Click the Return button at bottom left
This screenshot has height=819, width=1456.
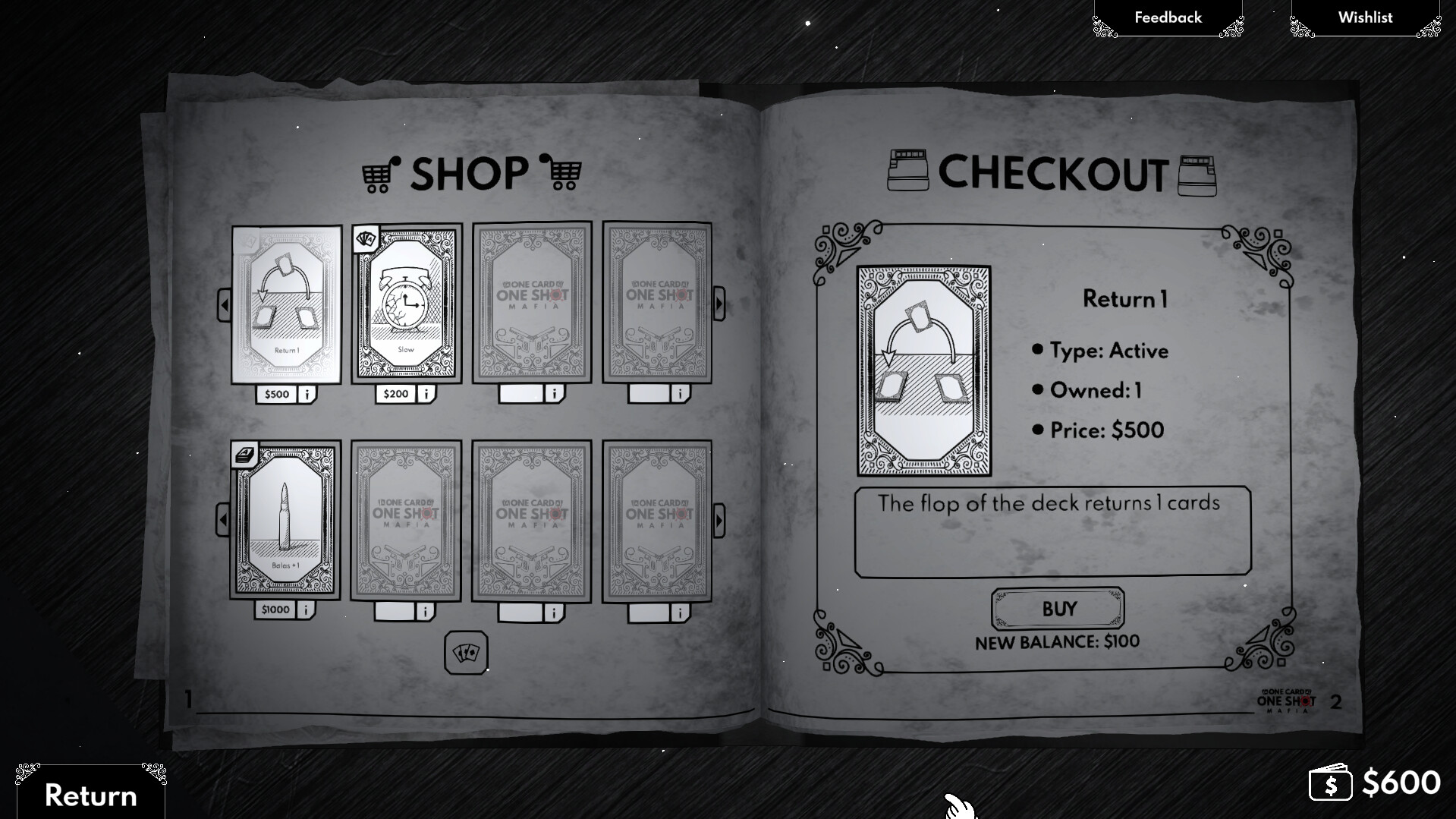coord(90,795)
